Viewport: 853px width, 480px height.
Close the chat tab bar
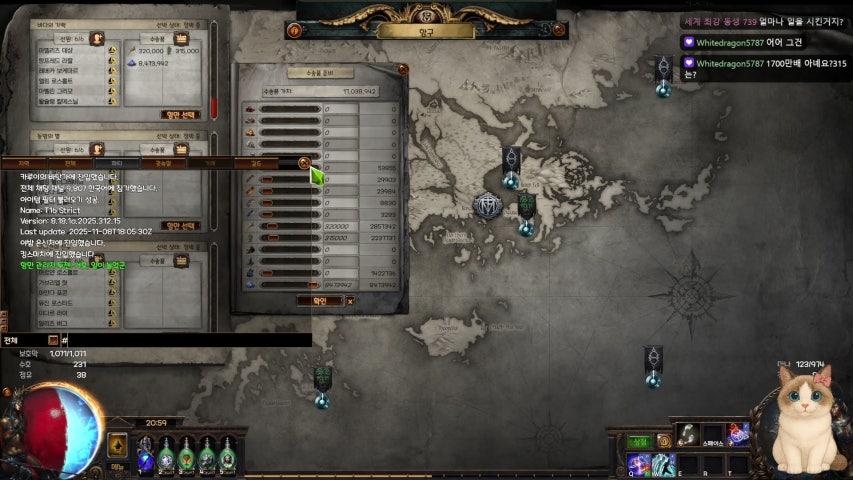pyautogui.click(x=304, y=162)
